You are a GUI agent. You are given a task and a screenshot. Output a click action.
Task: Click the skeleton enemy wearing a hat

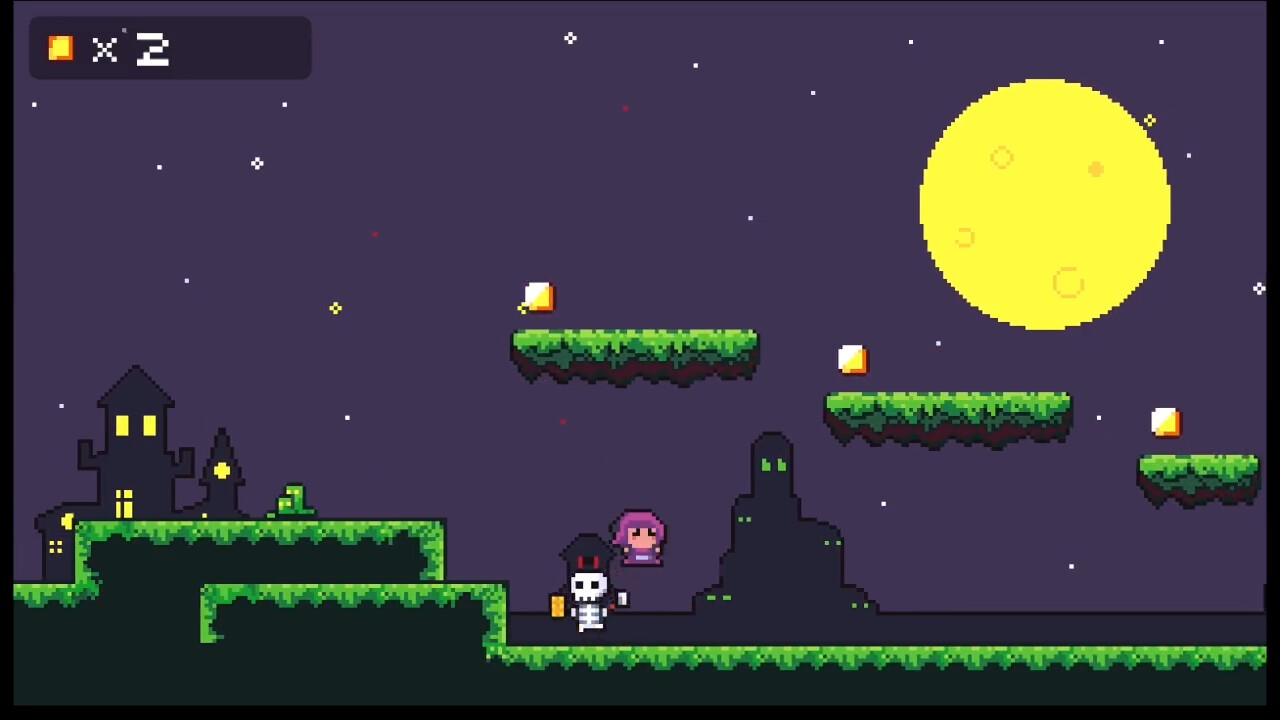(x=588, y=585)
